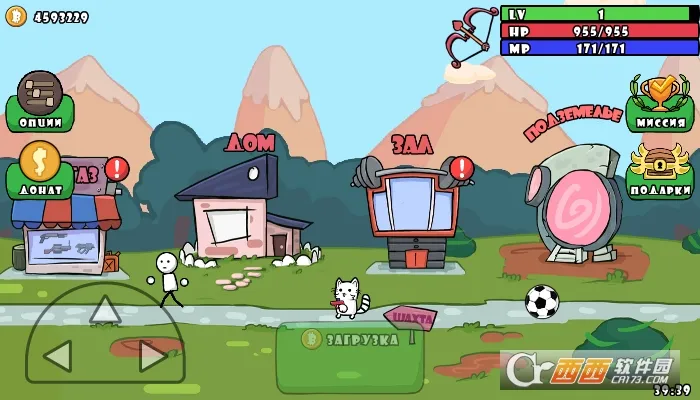Open the Миссия mission trophy menu
This screenshot has height=400, width=700.
[660, 103]
